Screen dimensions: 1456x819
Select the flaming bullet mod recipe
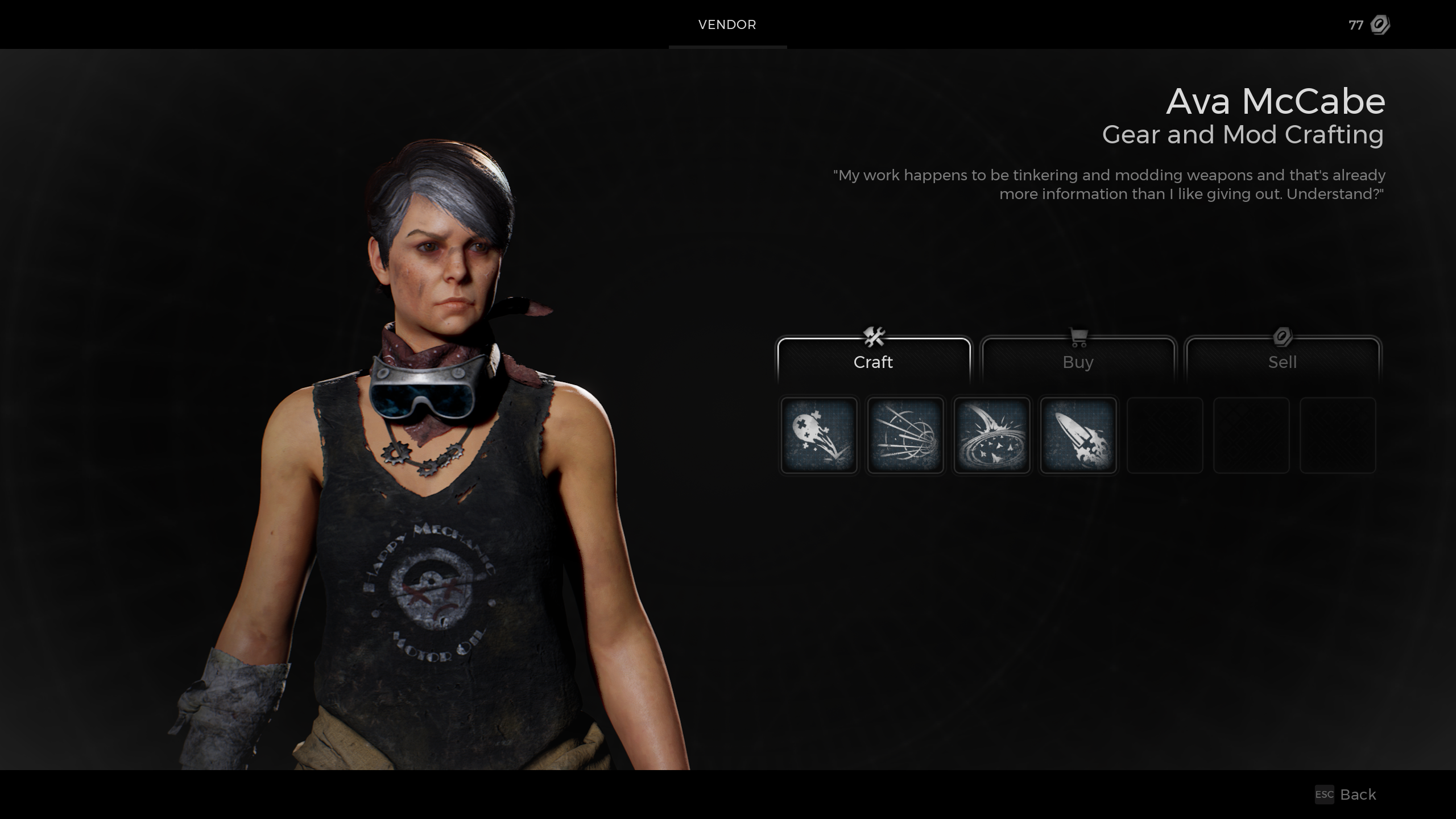click(x=1078, y=435)
